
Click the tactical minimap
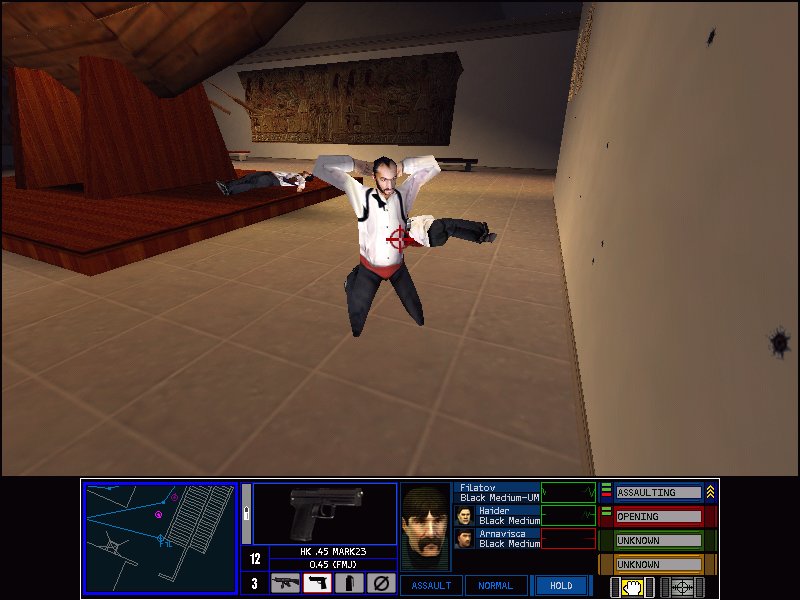coord(160,538)
